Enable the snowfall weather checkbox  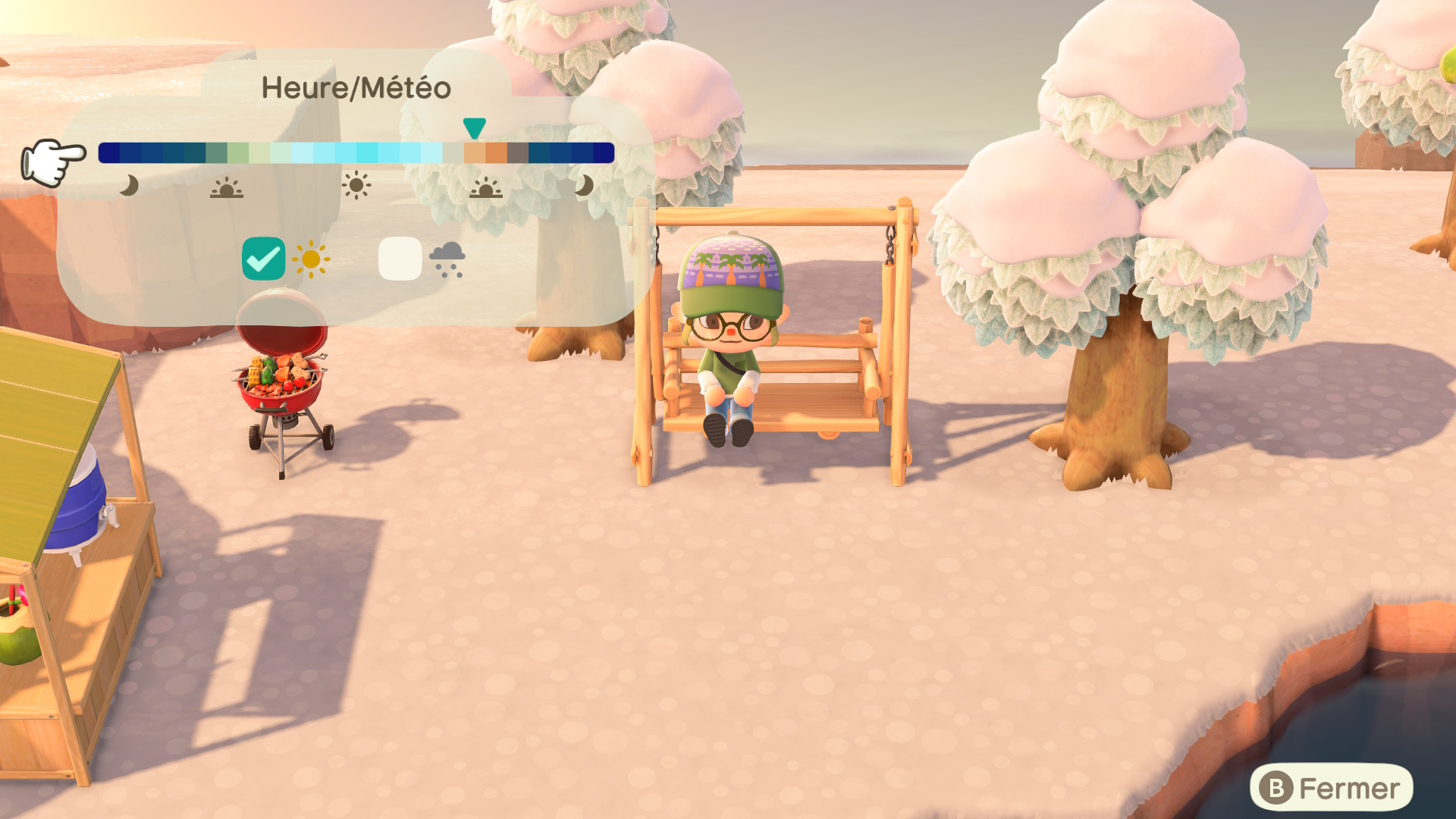[400, 260]
